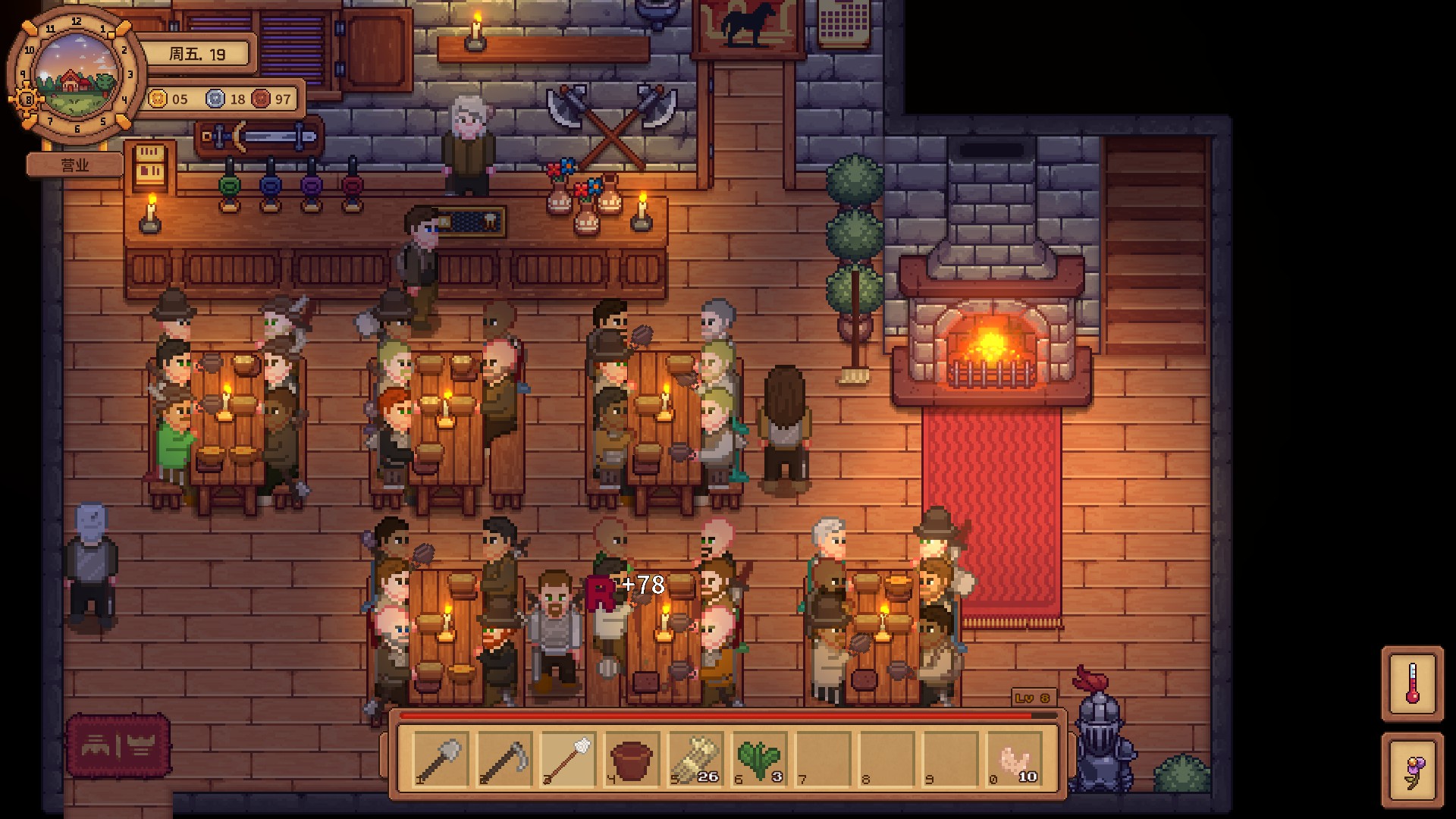Viewport: 1456px width, 819px height.
Task: Open the red furniture panel
Action: (118, 746)
